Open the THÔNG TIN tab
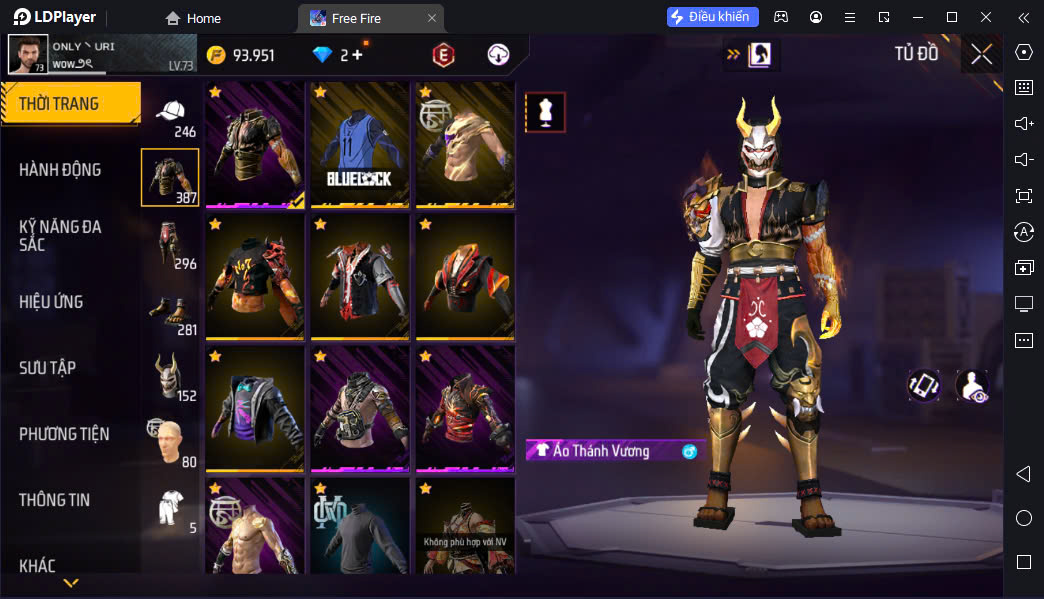This screenshot has height=599, width=1044. (x=54, y=500)
